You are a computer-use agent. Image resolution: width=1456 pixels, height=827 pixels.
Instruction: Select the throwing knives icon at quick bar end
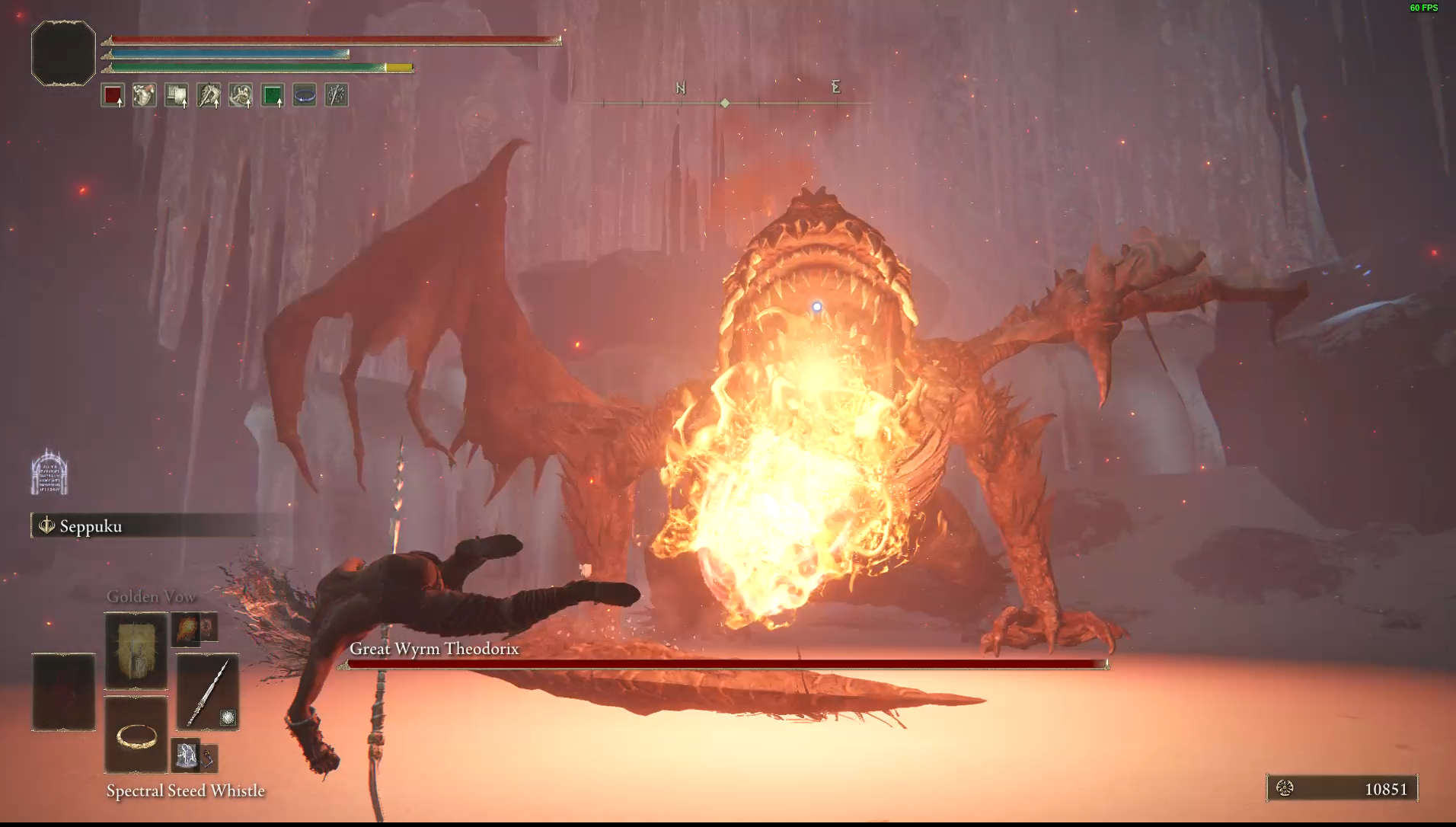pyautogui.click(x=336, y=94)
